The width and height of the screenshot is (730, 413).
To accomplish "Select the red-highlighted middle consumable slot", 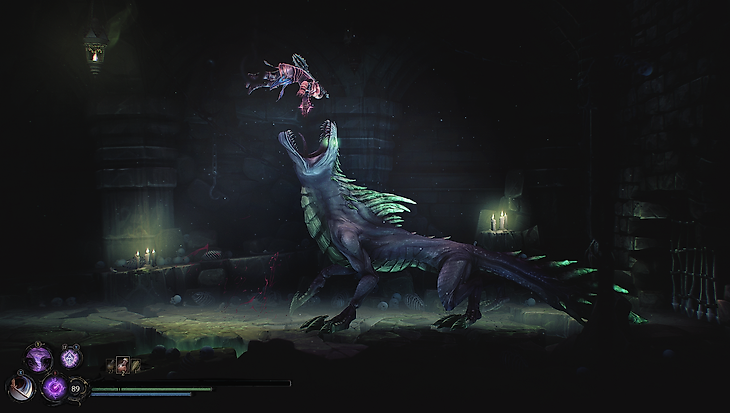I will click(122, 366).
